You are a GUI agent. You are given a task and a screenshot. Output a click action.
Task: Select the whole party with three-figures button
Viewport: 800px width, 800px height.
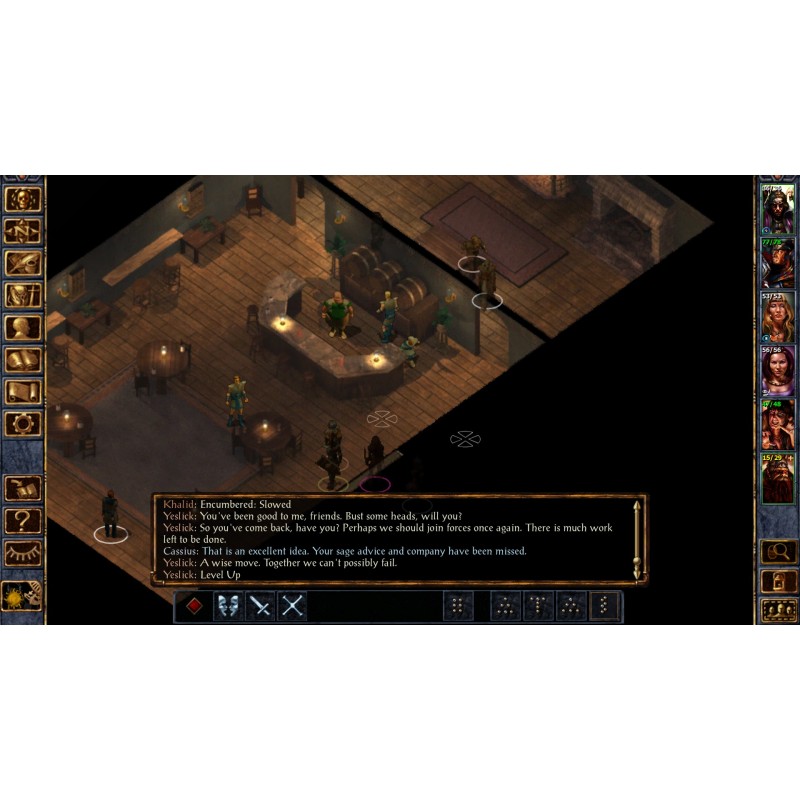tap(777, 610)
